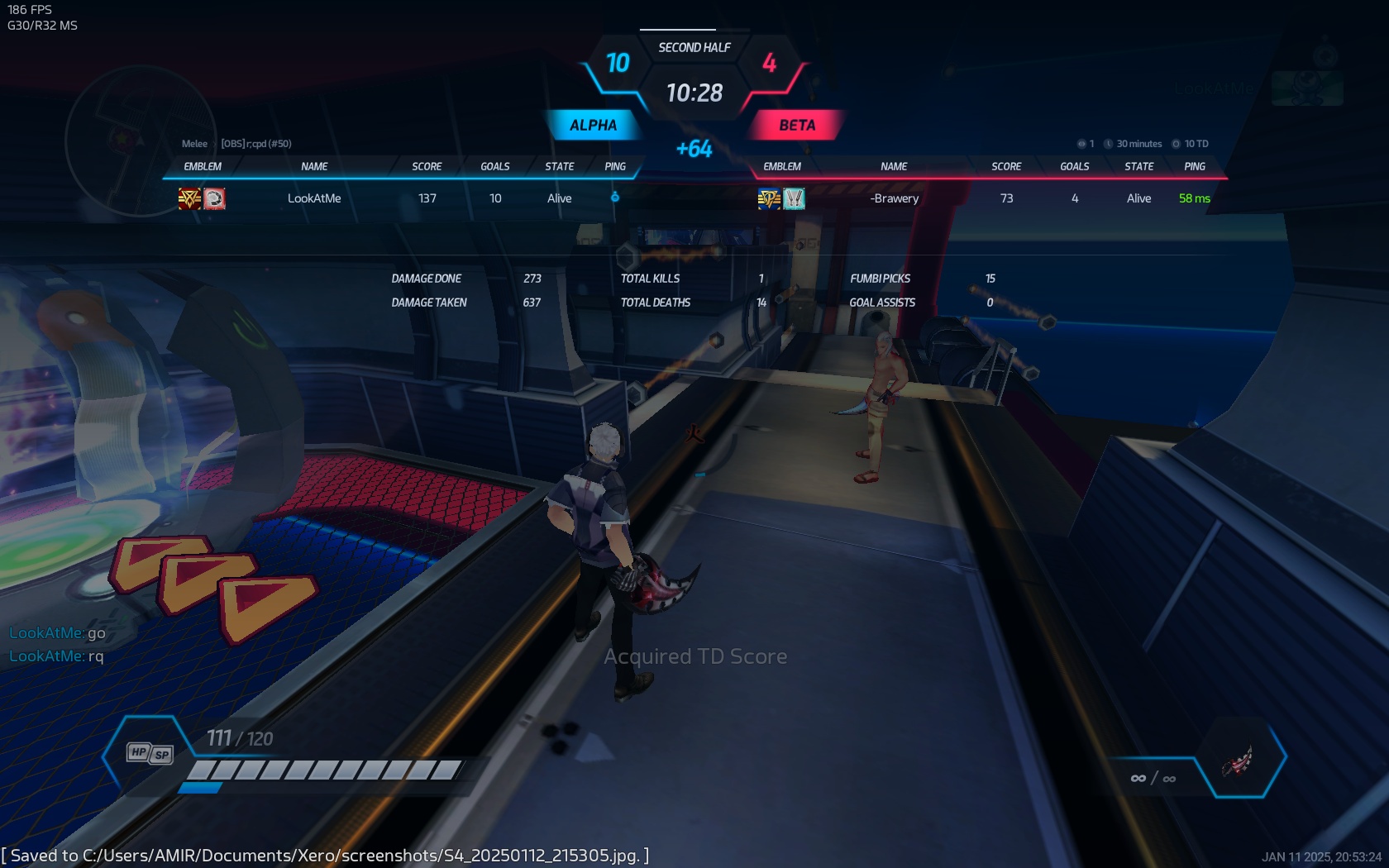Click the BETA team label

pos(797,126)
